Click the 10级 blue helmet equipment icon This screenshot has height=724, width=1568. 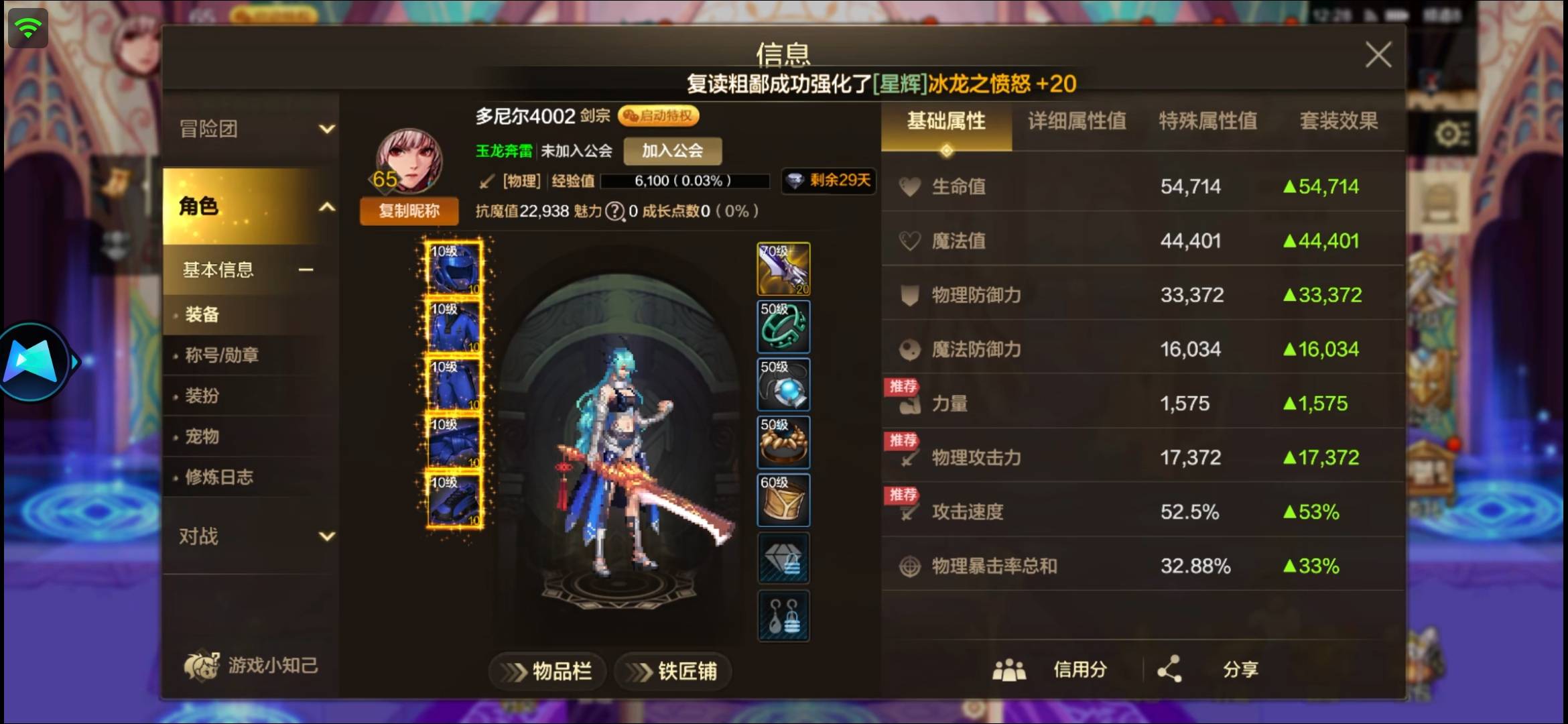point(453,269)
